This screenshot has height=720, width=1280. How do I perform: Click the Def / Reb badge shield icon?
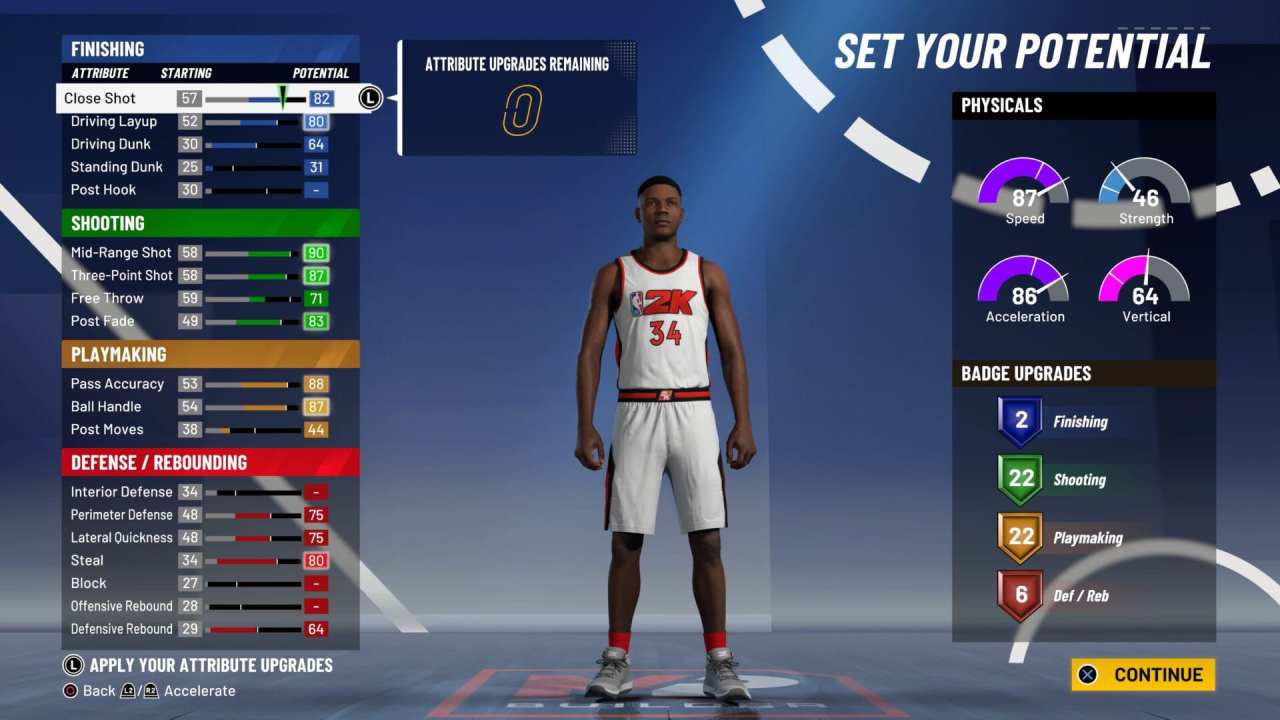1019,594
